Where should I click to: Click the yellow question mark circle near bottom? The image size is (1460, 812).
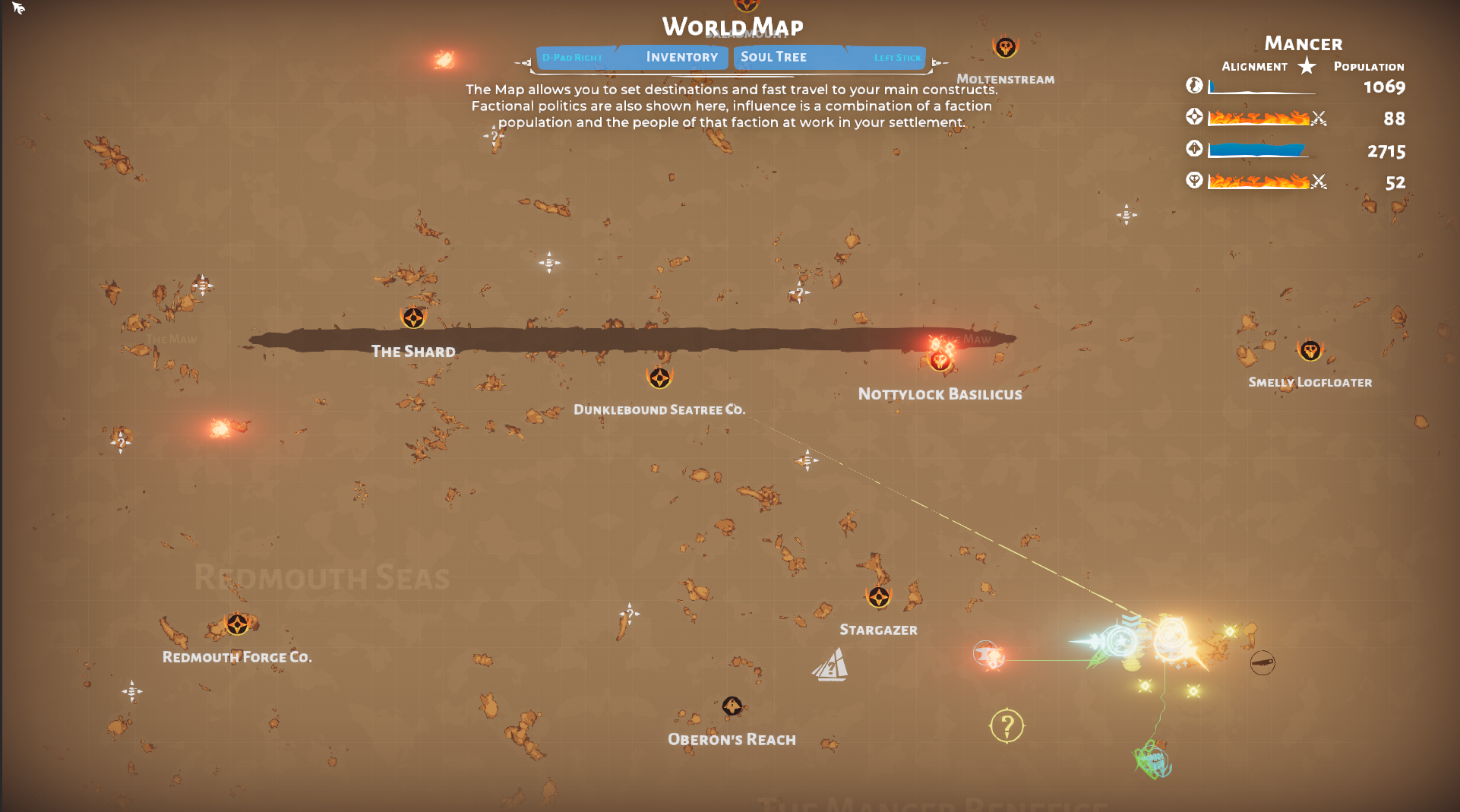point(1008,726)
